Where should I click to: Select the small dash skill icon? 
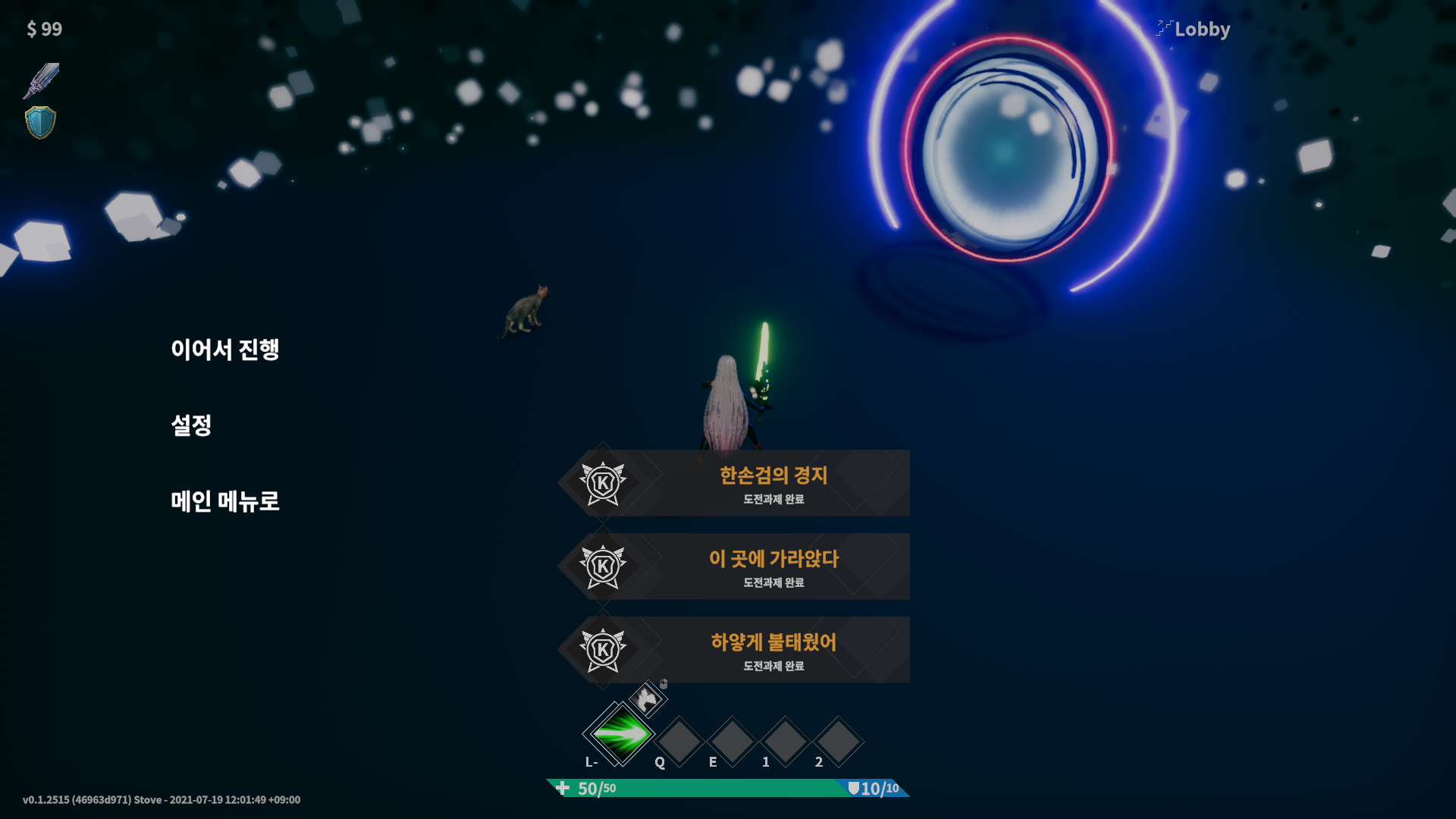pos(648,698)
